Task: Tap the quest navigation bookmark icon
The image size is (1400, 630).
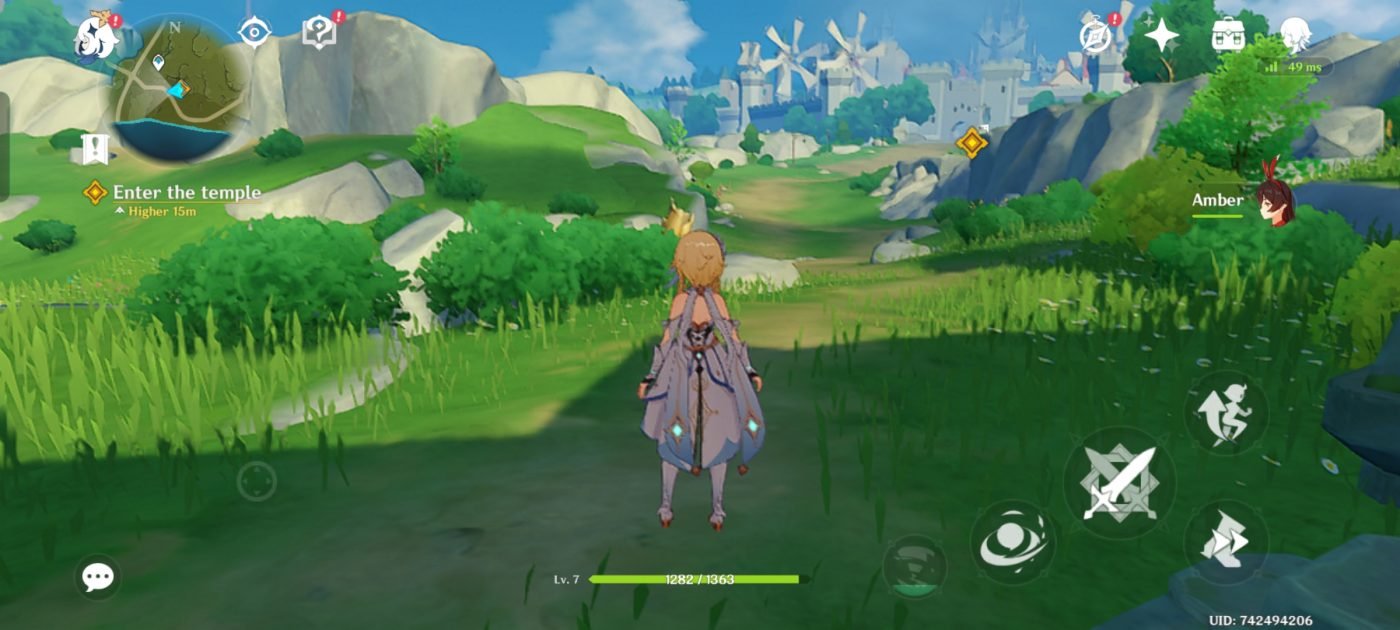Action: click(x=95, y=149)
